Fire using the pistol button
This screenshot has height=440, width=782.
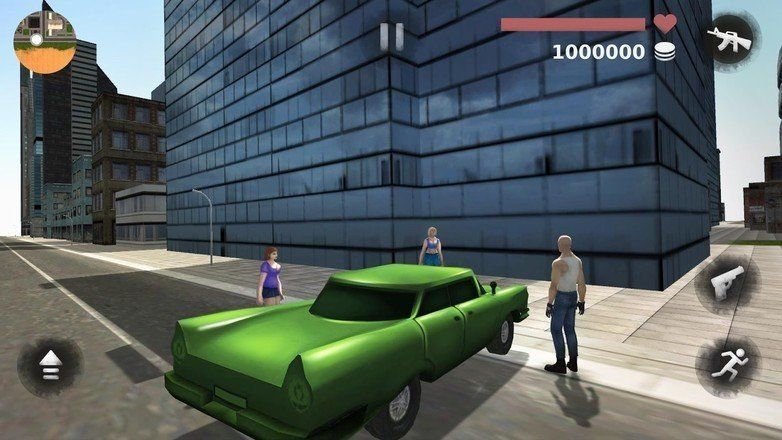(x=727, y=285)
